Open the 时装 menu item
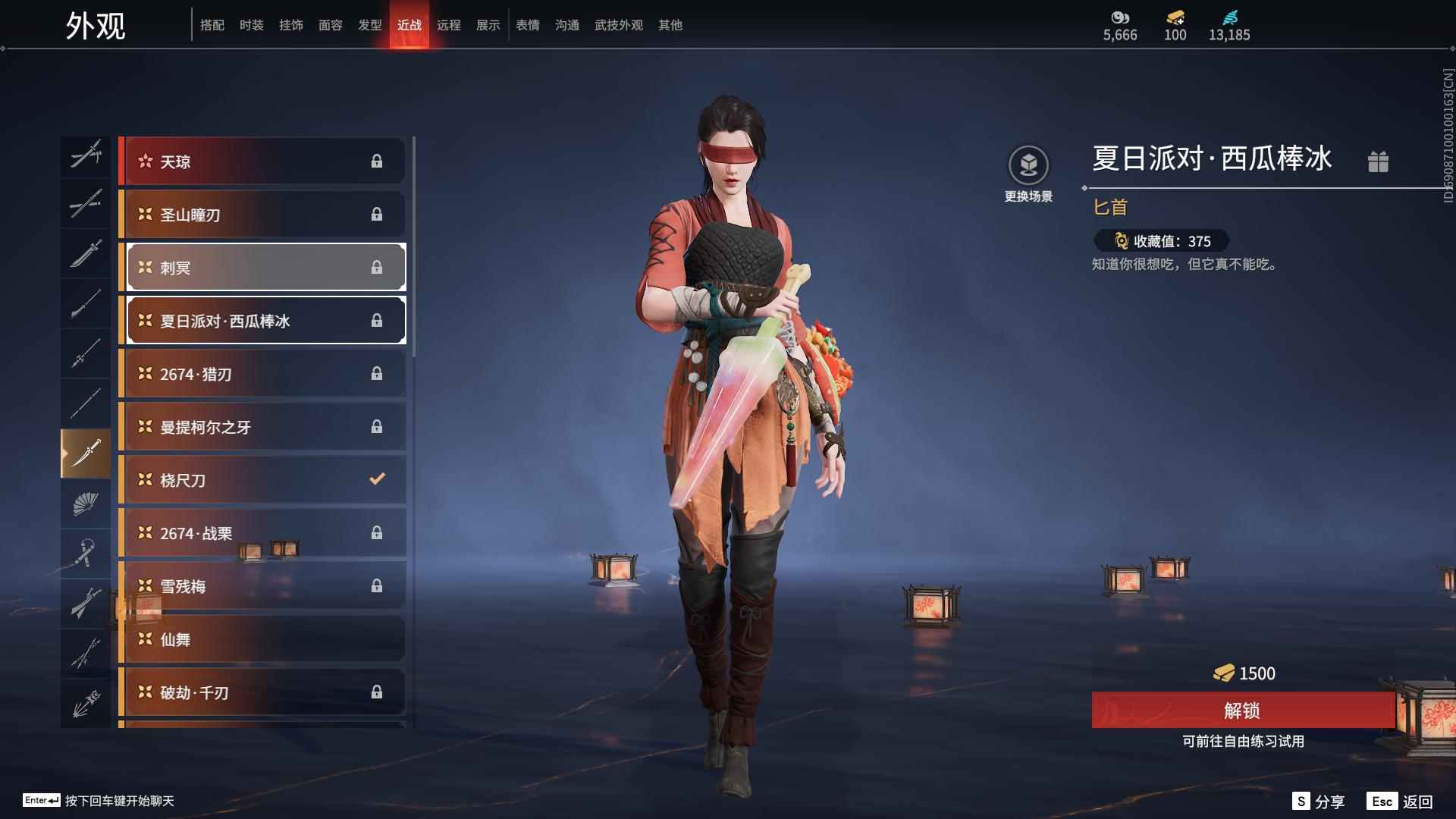Image resolution: width=1456 pixels, height=819 pixels. tap(252, 24)
